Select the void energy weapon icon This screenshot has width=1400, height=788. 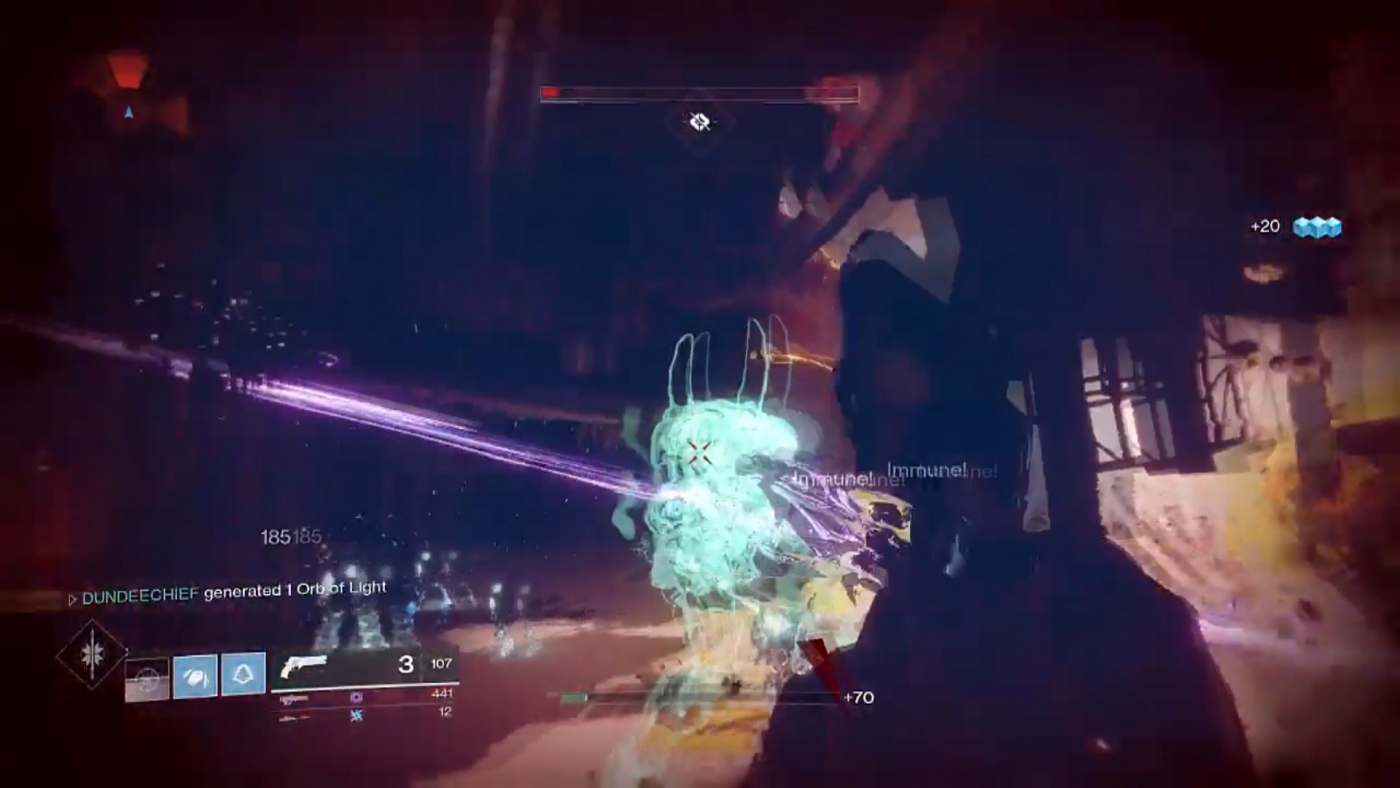click(x=356, y=696)
